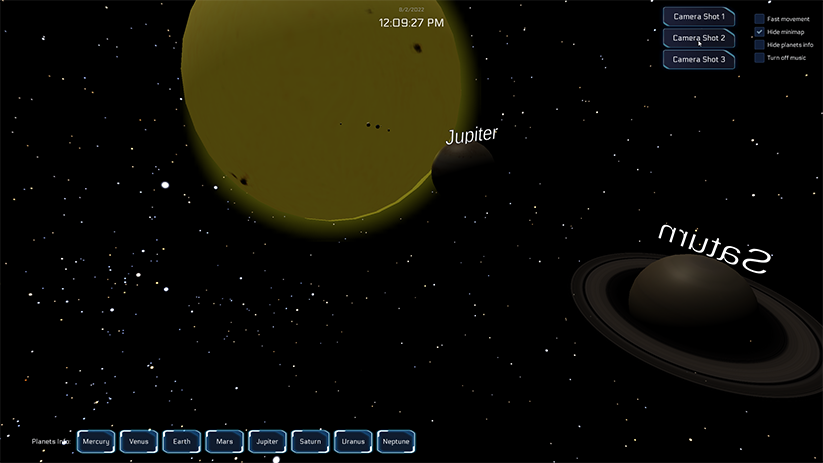Open the Venus info button
The width and height of the screenshot is (823, 463).
coord(139,441)
